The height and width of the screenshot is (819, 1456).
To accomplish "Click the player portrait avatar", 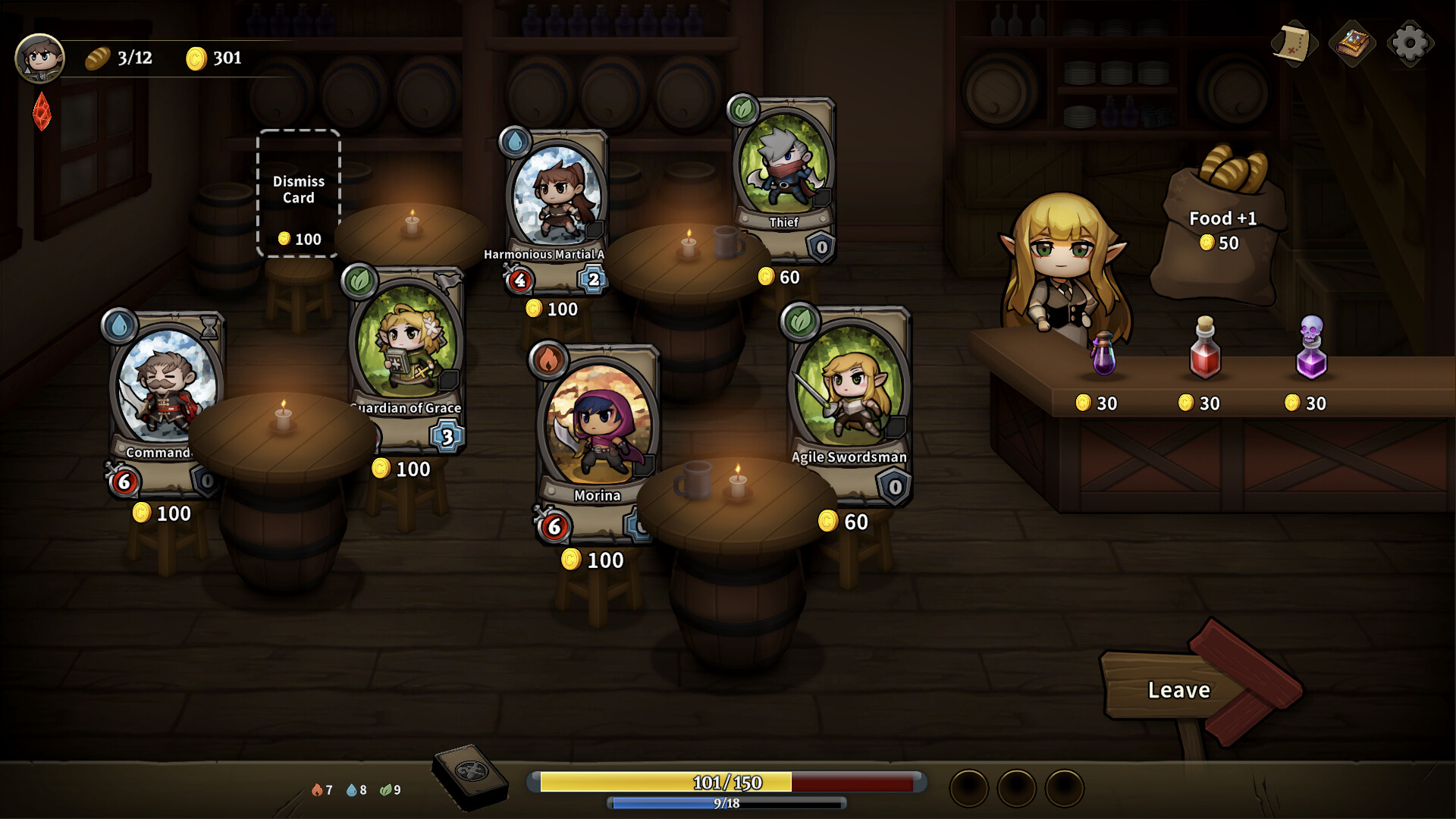I will (x=42, y=58).
